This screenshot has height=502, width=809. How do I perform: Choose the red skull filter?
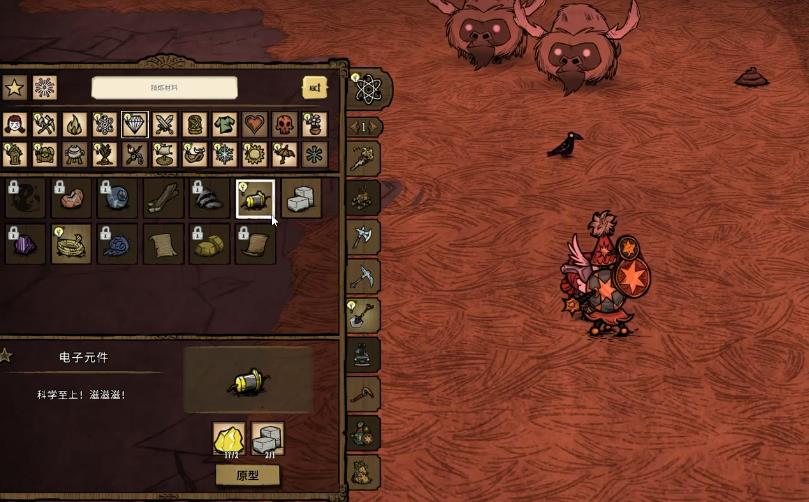pos(285,124)
